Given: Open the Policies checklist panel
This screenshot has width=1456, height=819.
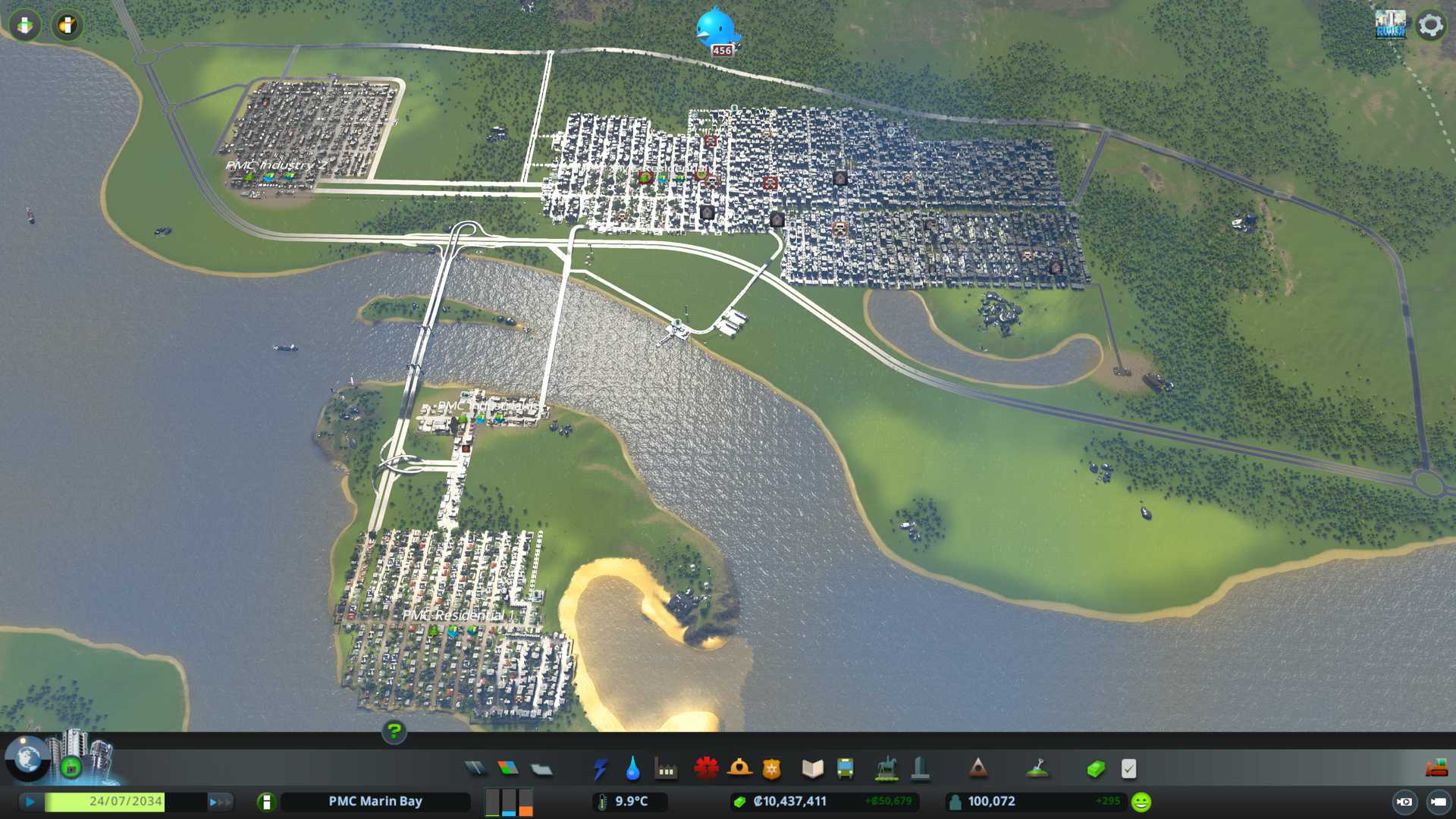Looking at the screenshot, I should (1128, 769).
